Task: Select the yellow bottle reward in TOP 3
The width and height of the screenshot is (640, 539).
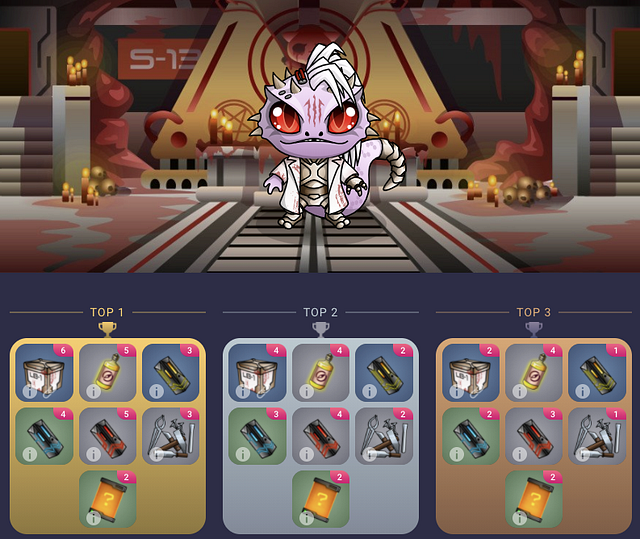Action: coord(535,372)
